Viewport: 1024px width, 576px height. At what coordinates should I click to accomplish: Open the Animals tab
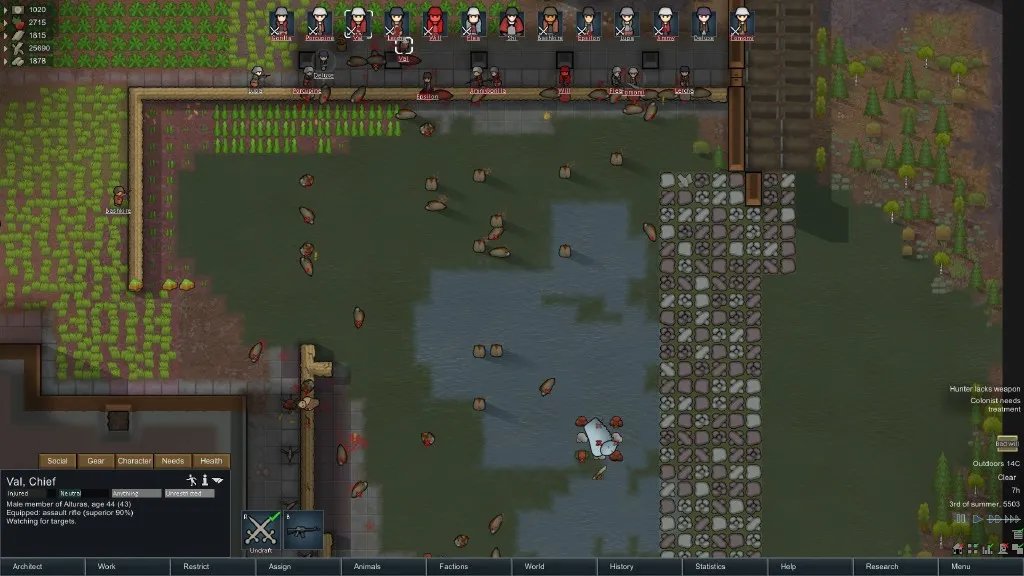tap(367, 567)
